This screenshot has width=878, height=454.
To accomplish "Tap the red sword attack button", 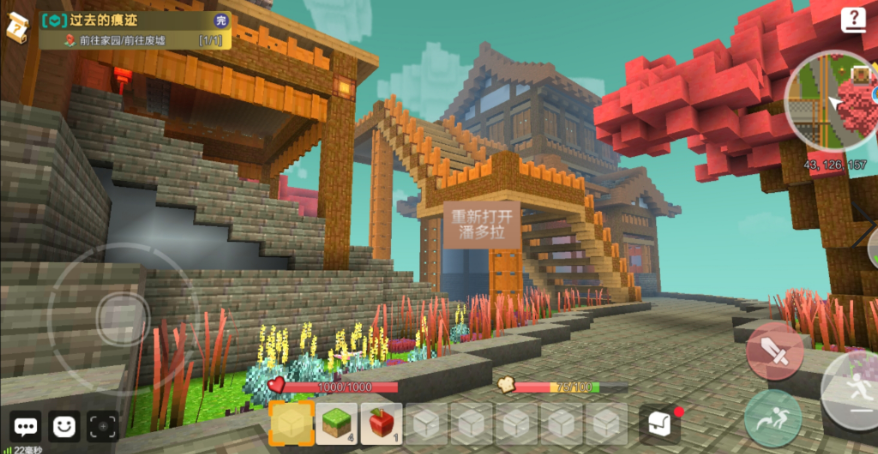I will [775, 351].
